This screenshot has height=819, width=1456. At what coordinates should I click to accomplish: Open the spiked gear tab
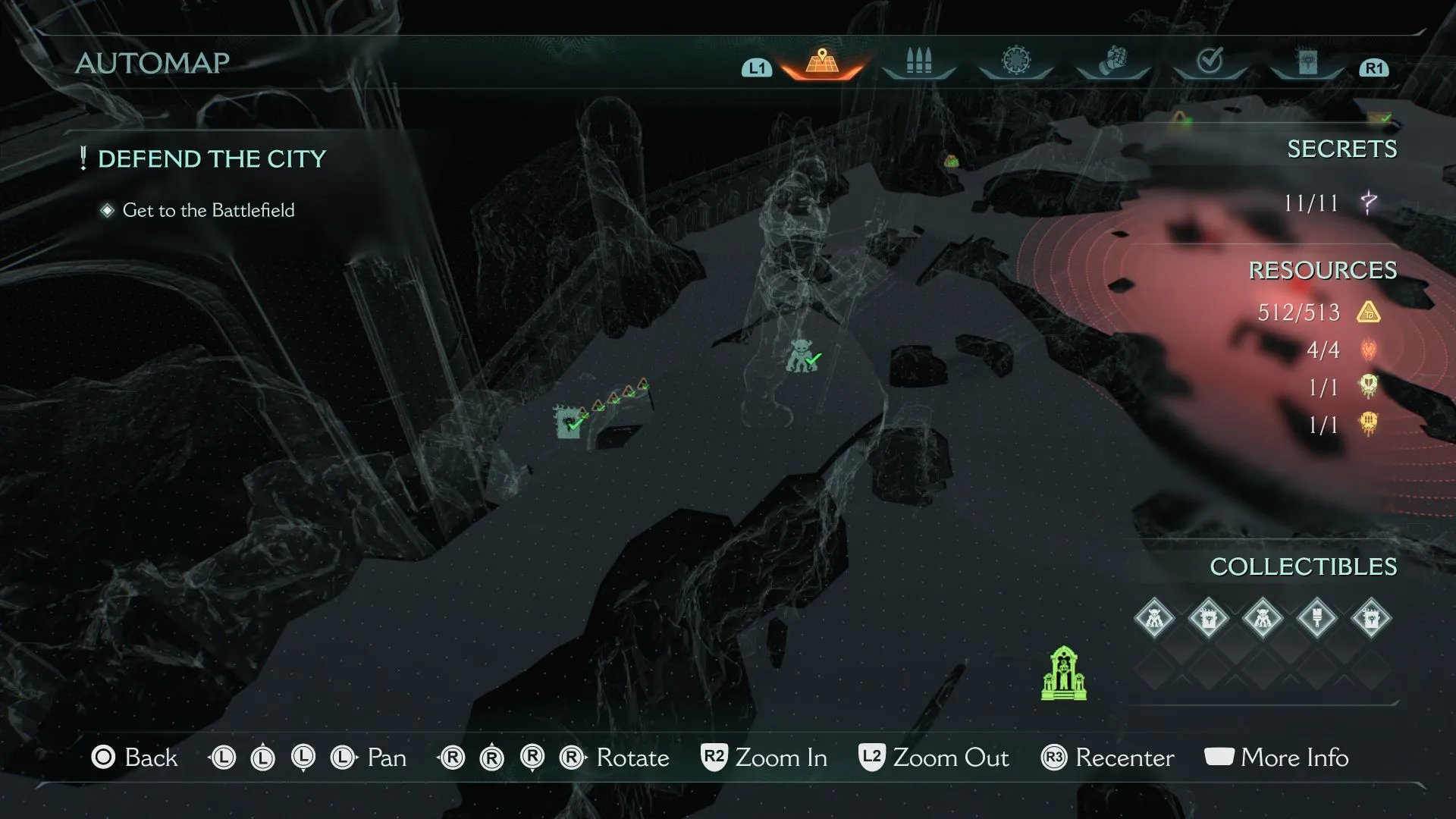click(1016, 61)
